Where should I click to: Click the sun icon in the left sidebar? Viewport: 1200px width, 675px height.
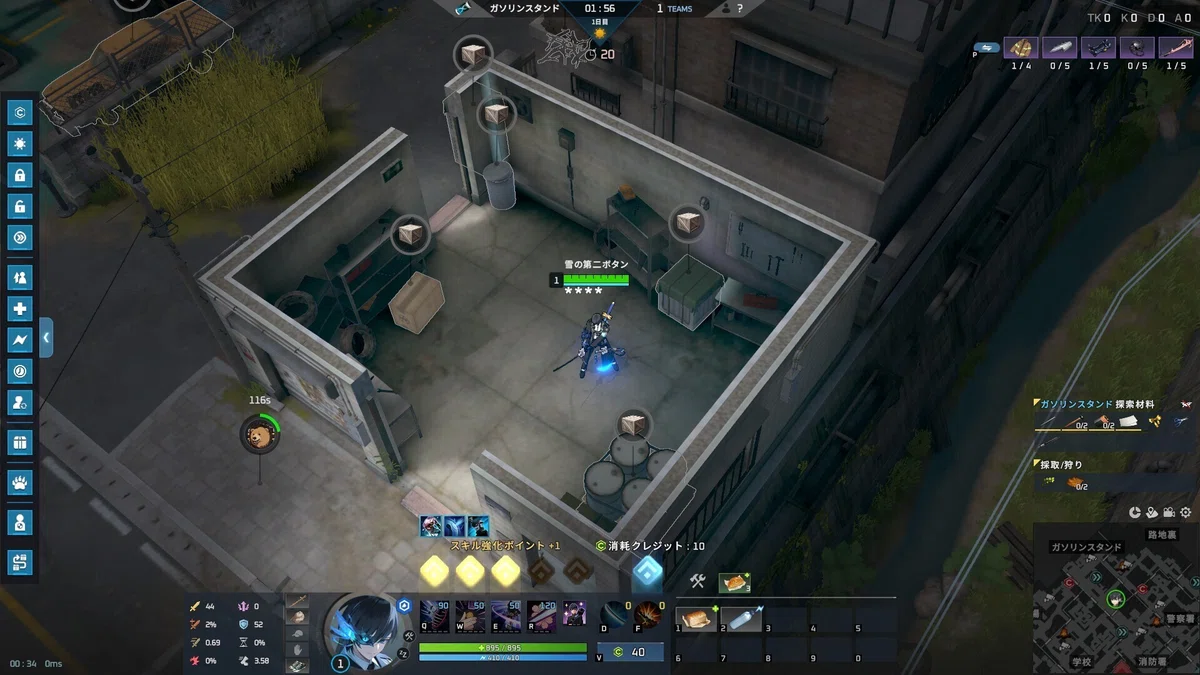coord(20,144)
